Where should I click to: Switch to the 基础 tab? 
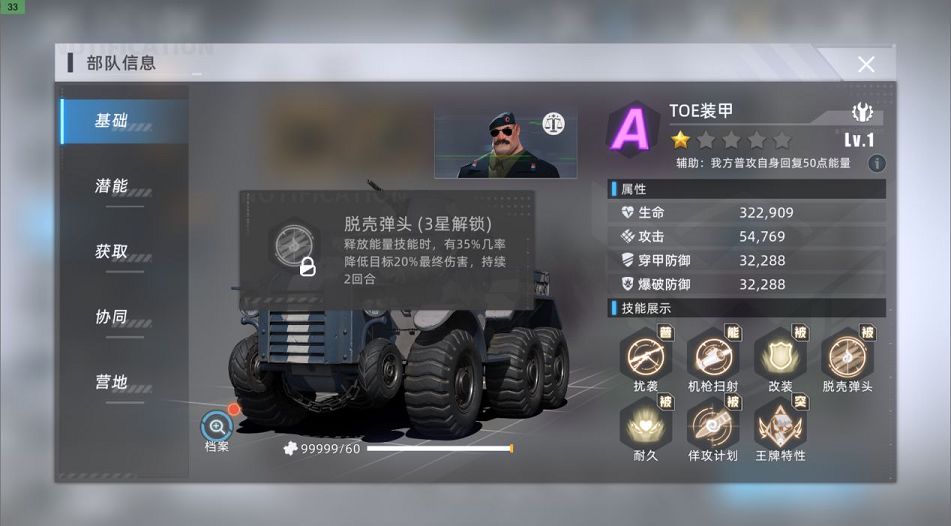[112, 121]
